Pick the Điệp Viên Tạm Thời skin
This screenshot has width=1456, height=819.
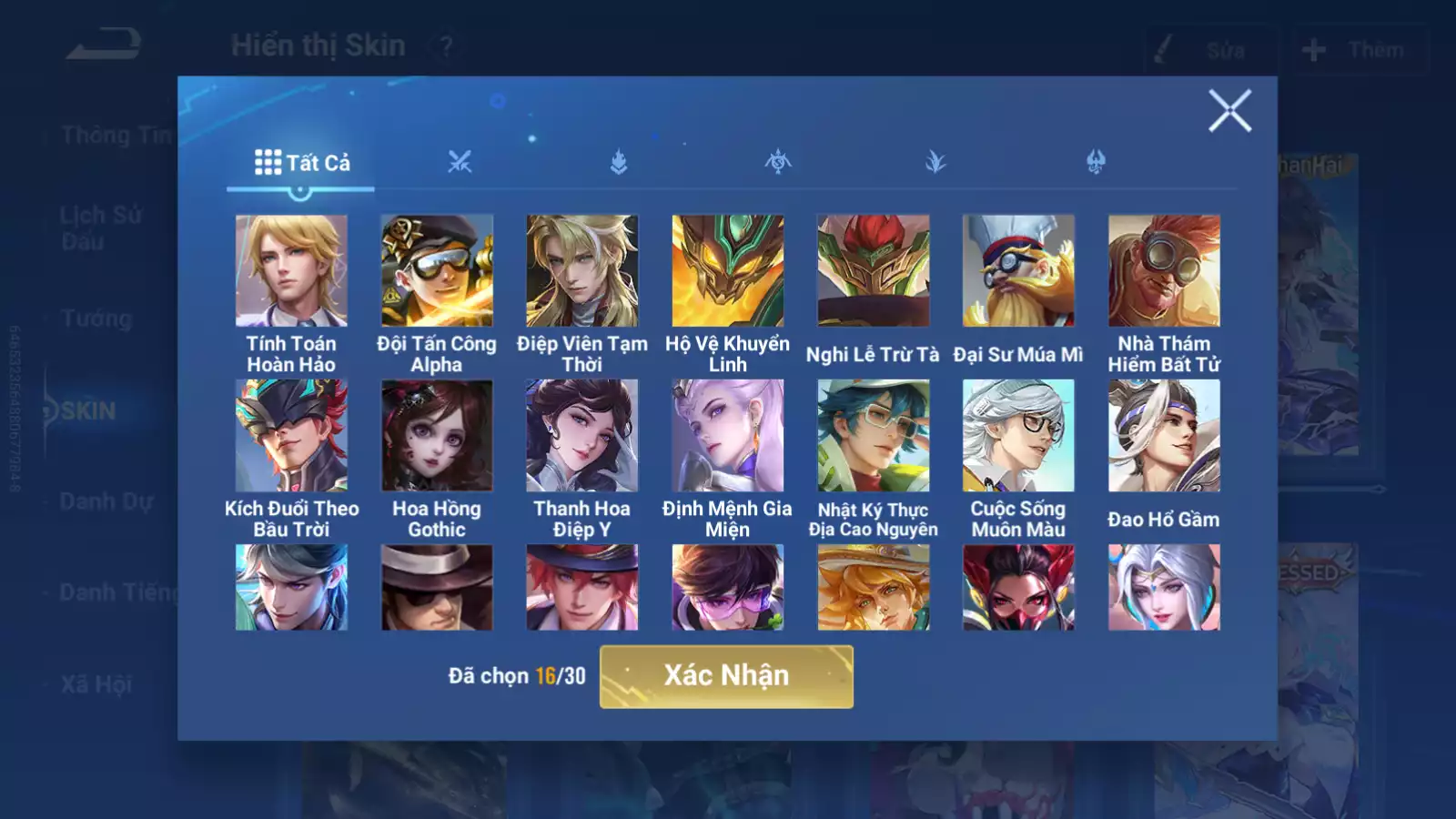[582, 270]
